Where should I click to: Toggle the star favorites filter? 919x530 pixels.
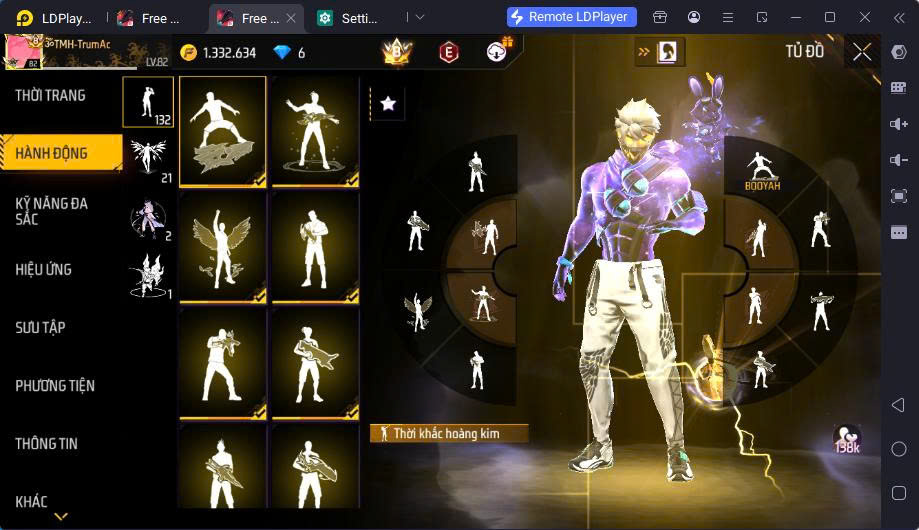click(x=388, y=103)
